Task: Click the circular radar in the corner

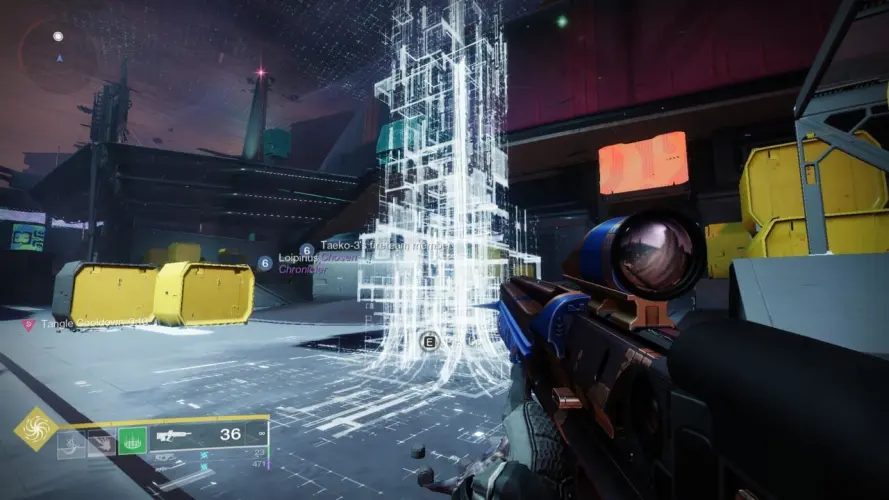Action: coord(58,55)
